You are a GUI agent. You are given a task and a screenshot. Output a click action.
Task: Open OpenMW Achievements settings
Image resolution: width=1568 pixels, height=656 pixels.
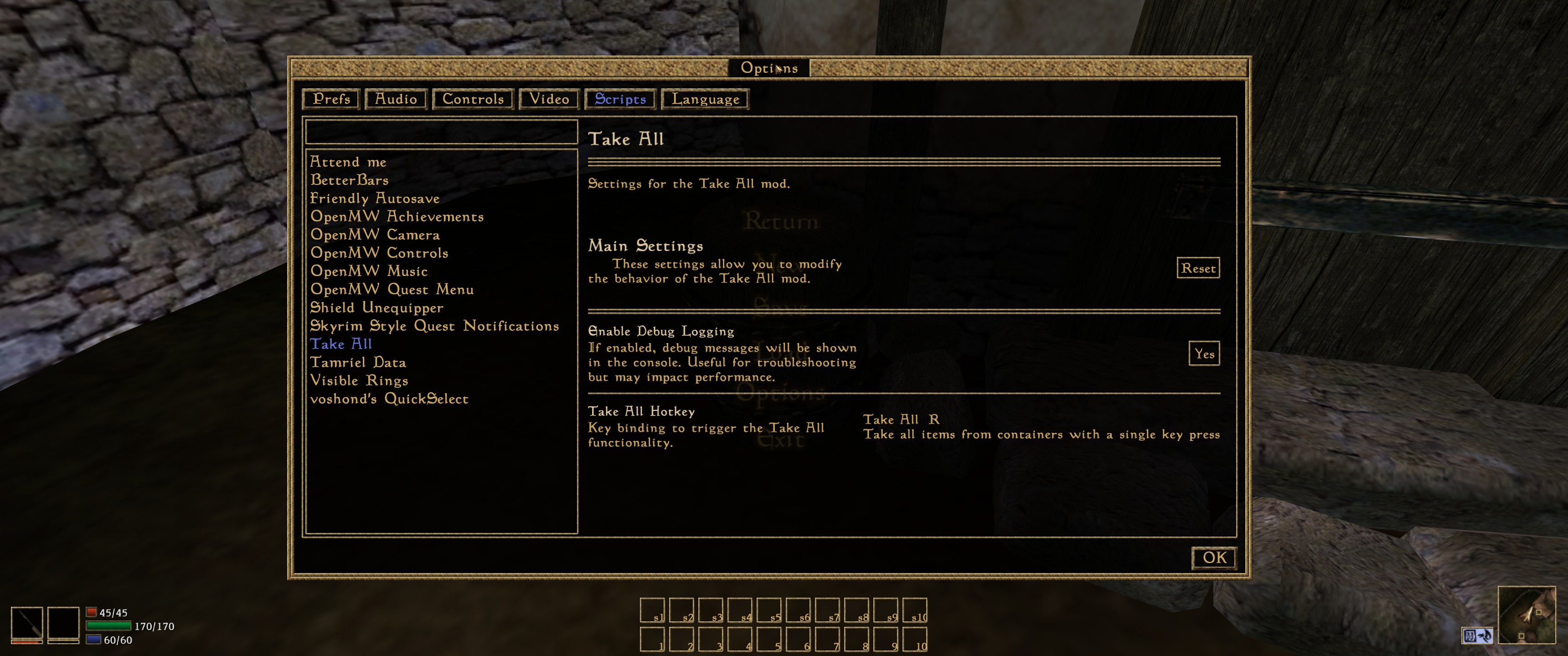coord(397,217)
